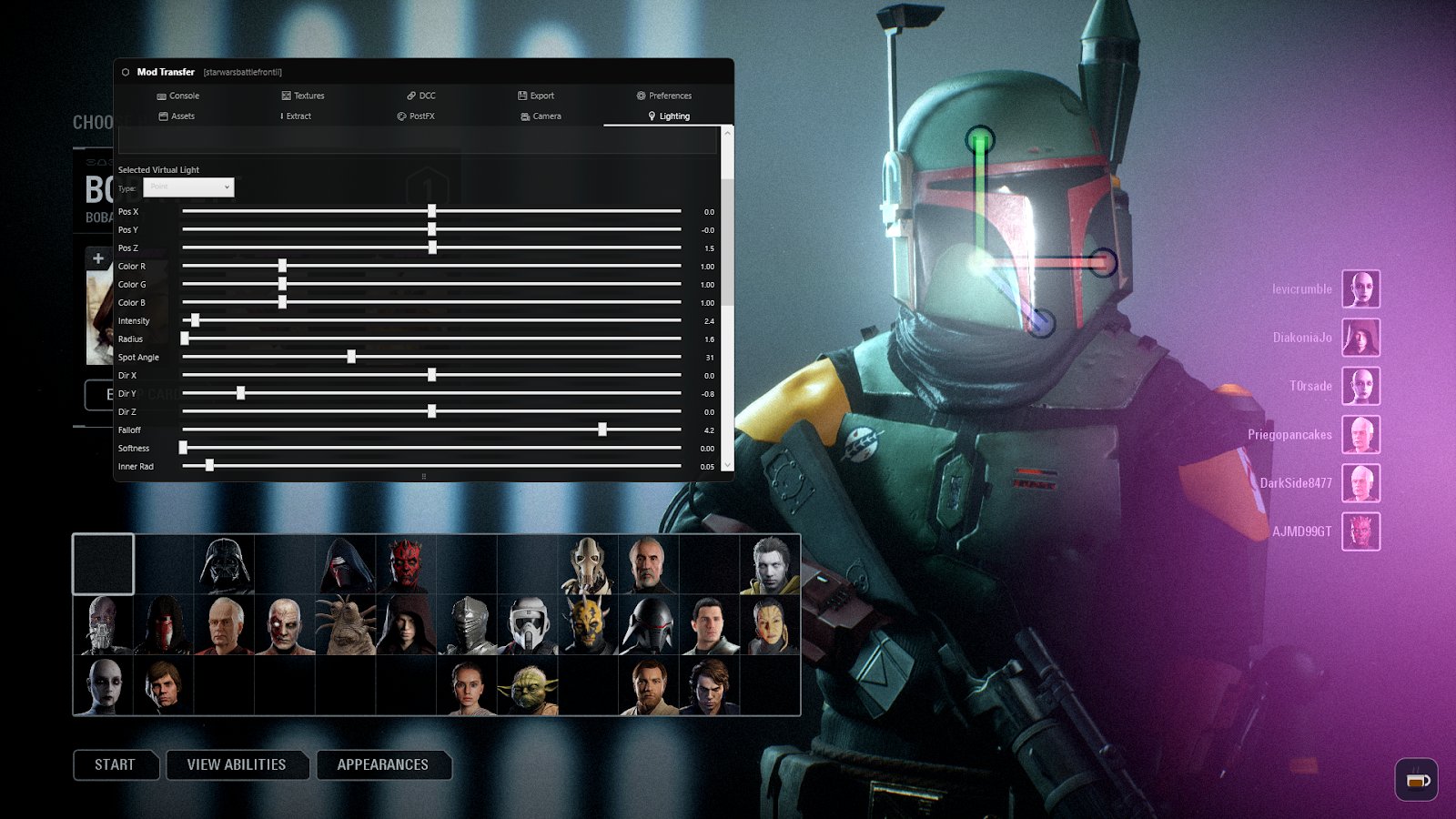
Task: Select the Yoda character thumbnail
Action: point(528,687)
